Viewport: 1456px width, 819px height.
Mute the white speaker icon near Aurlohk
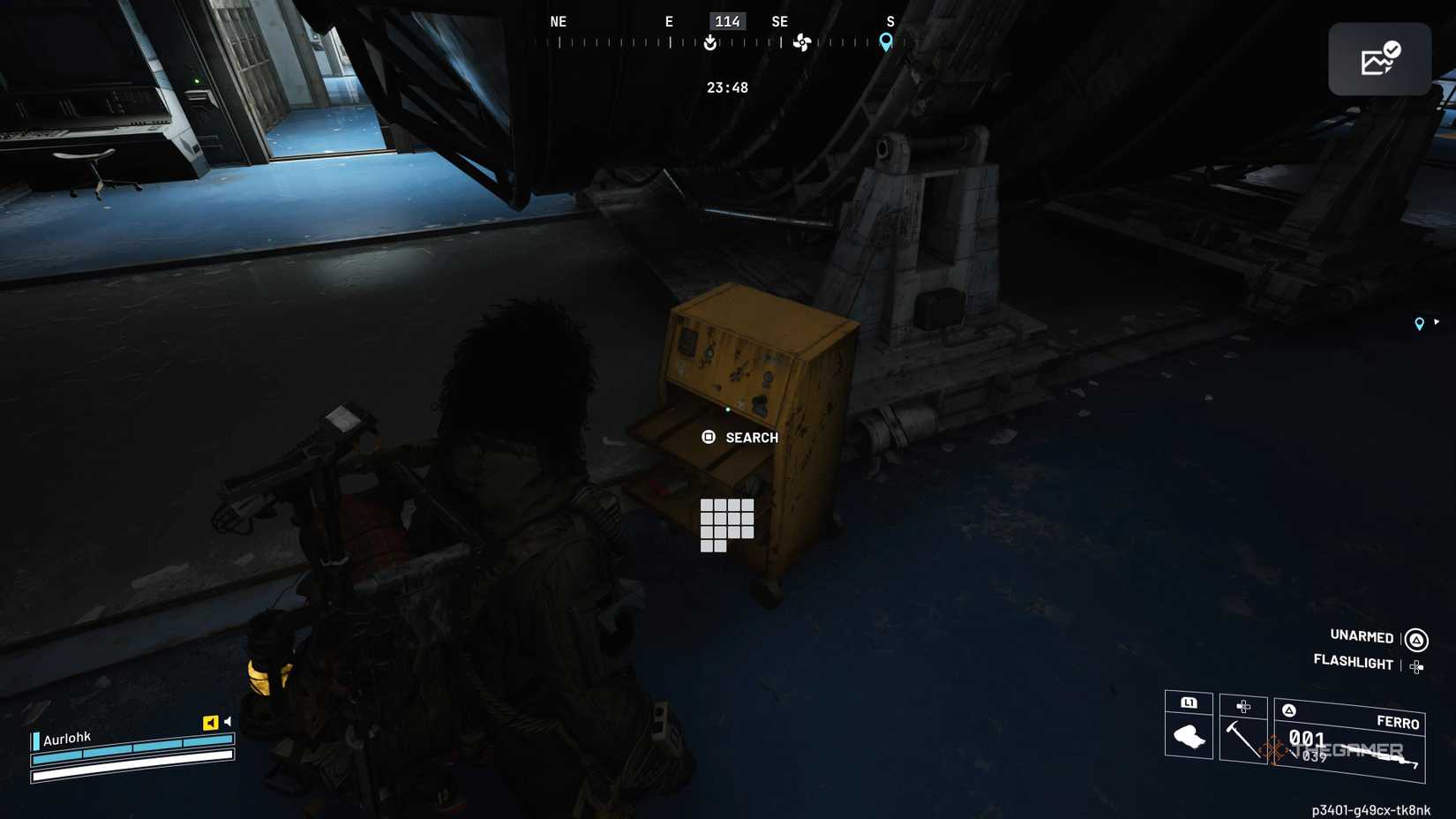pyautogui.click(x=228, y=721)
